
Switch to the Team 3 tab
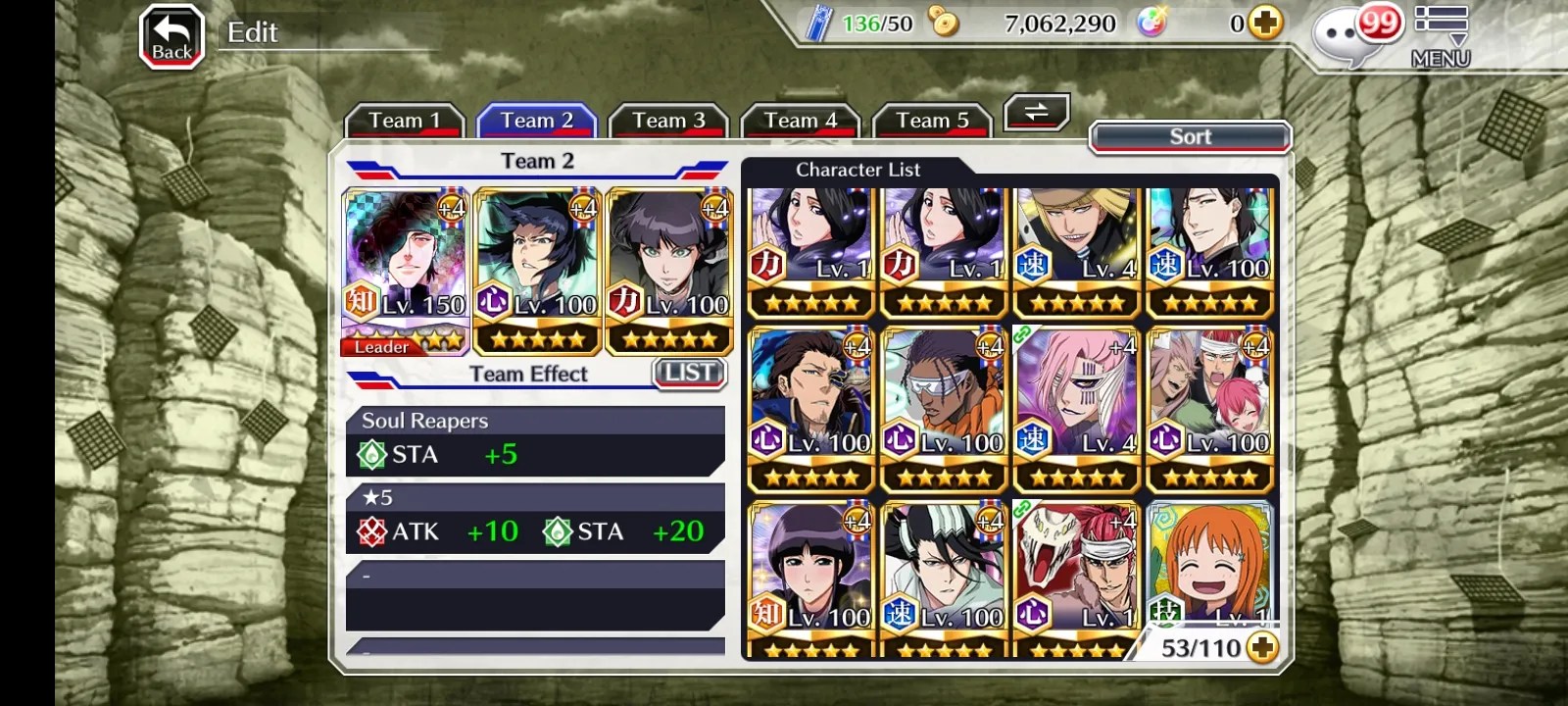(x=668, y=121)
